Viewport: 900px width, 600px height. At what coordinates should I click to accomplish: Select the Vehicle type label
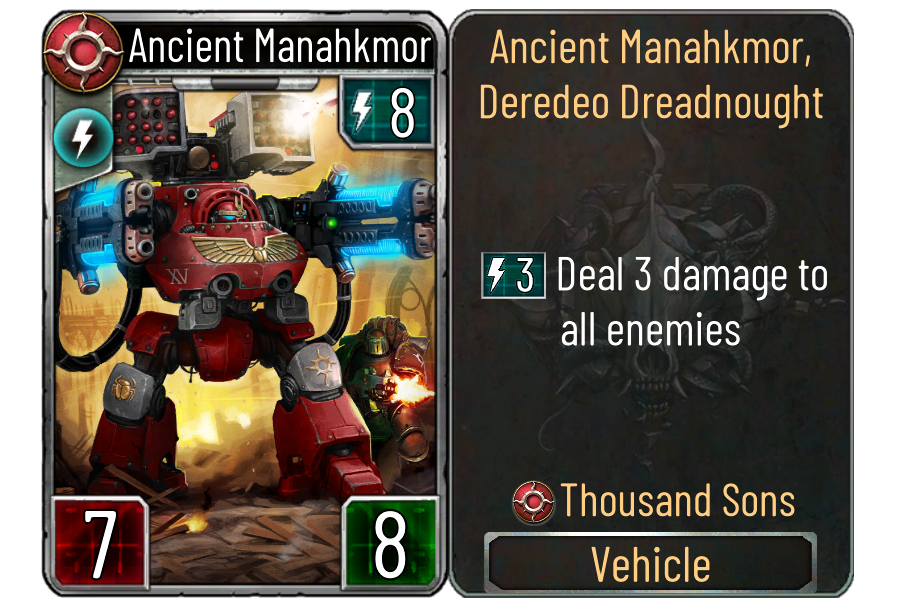tap(651, 565)
